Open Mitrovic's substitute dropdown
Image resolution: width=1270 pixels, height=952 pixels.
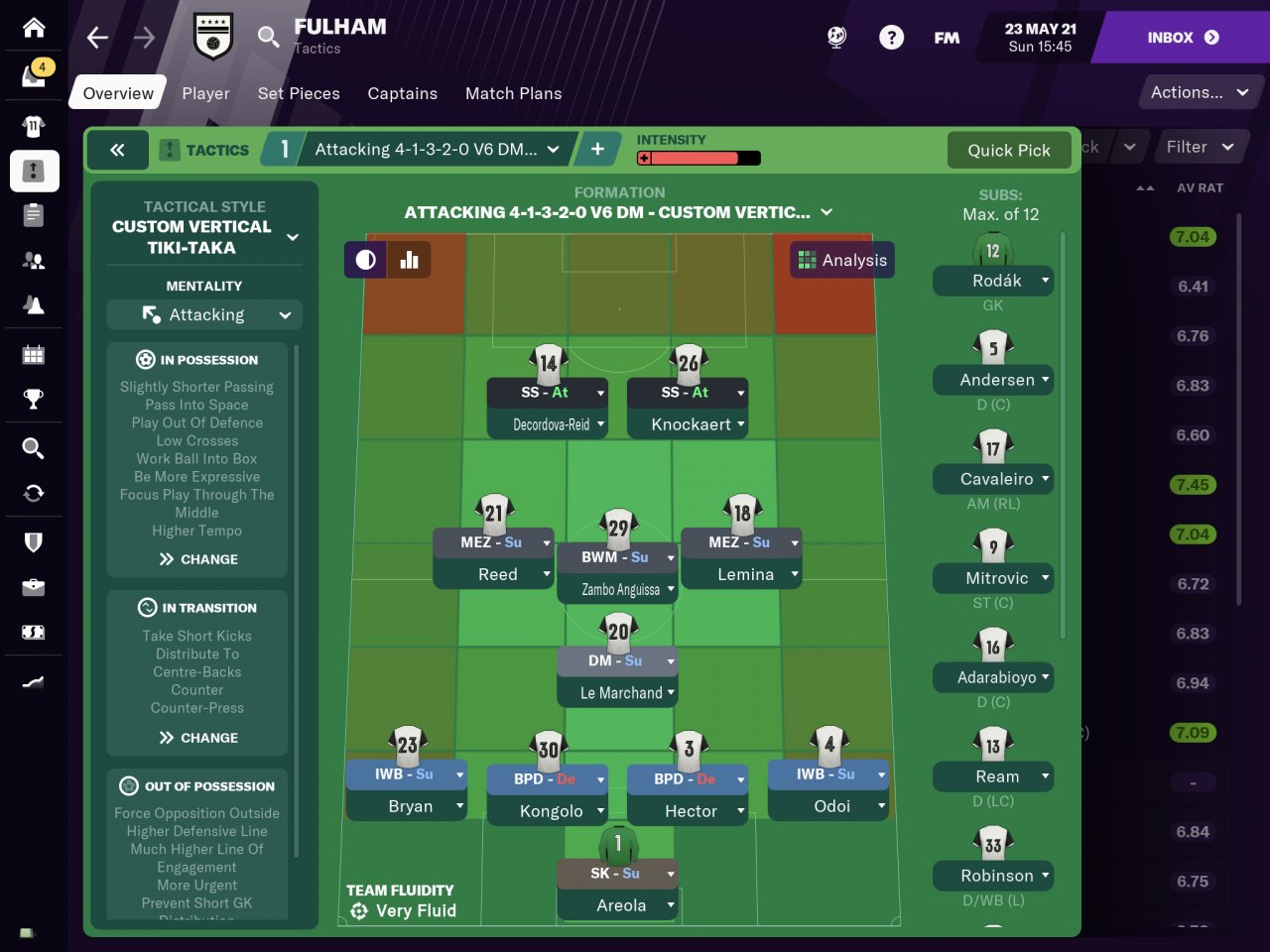click(1045, 577)
